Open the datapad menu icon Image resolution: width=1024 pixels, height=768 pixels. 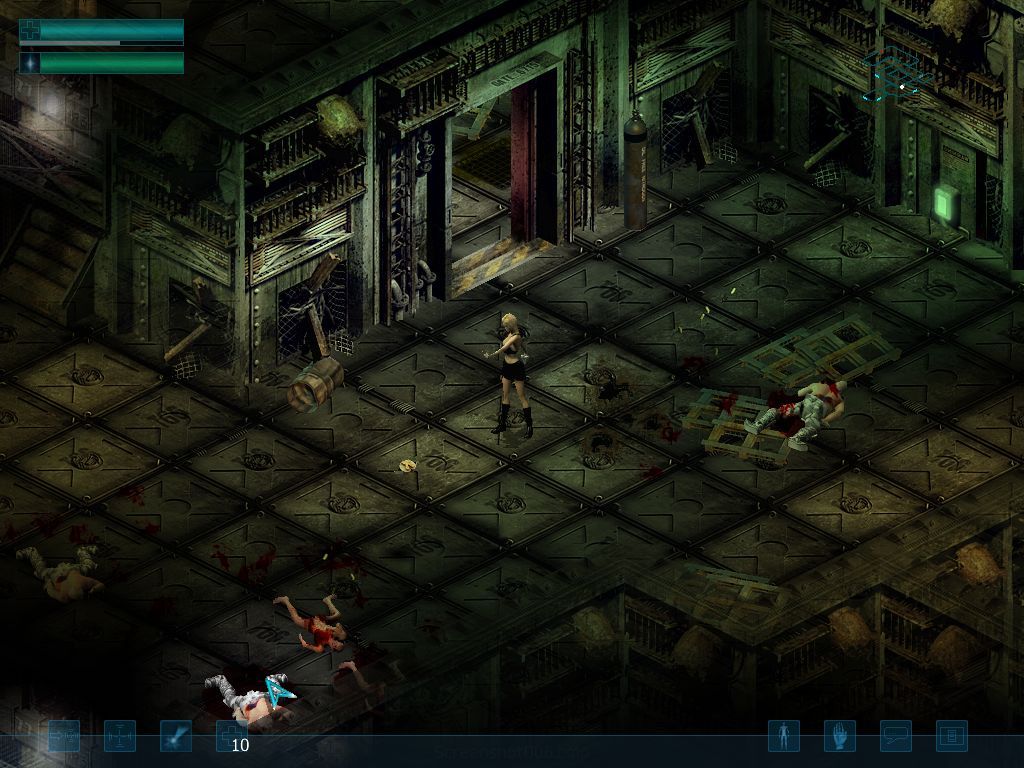point(951,737)
